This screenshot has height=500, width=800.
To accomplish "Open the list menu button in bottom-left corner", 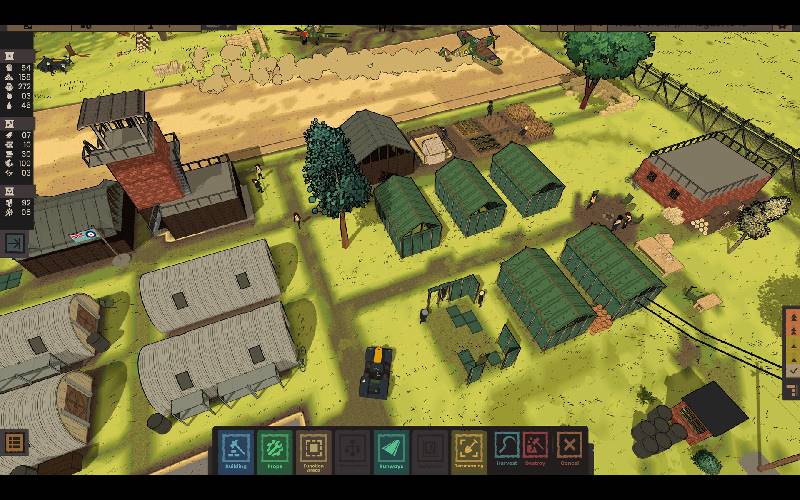I will coord(14,443).
